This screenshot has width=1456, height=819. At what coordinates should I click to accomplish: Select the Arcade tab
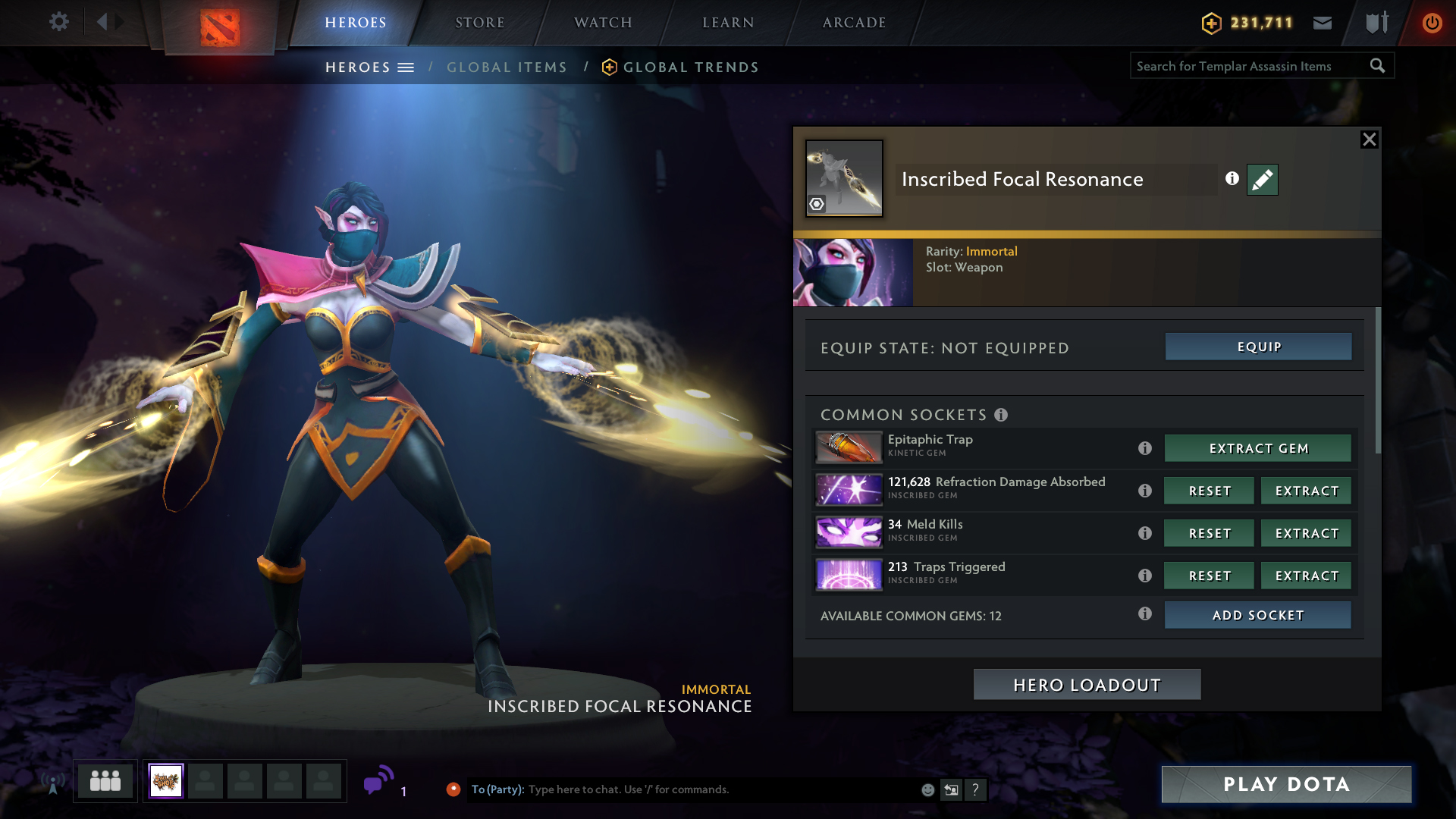[x=854, y=23]
